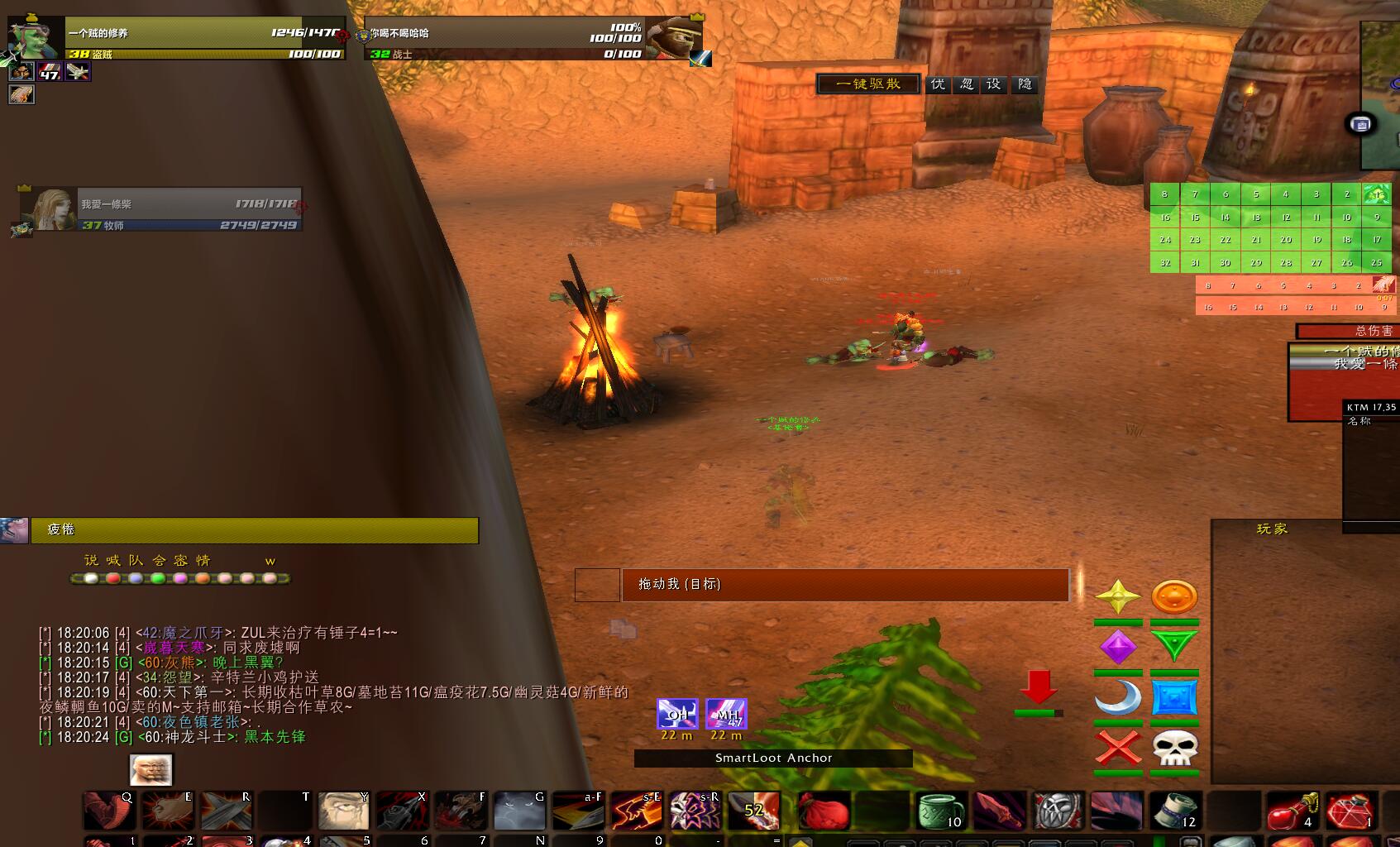Use the green mug drink item
The image size is (1400, 847).
coord(940,810)
